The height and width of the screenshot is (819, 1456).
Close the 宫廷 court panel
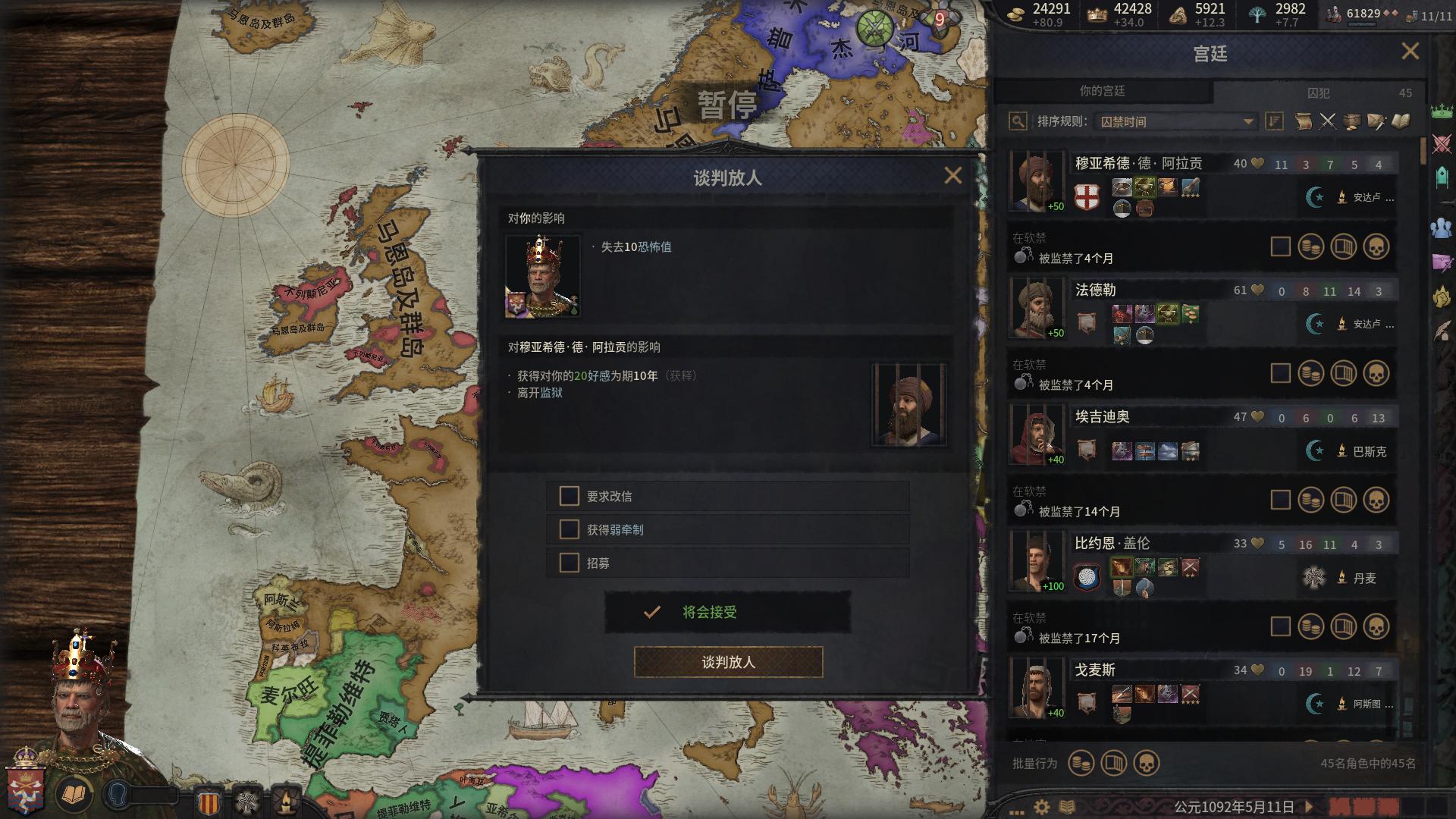tap(1410, 52)
